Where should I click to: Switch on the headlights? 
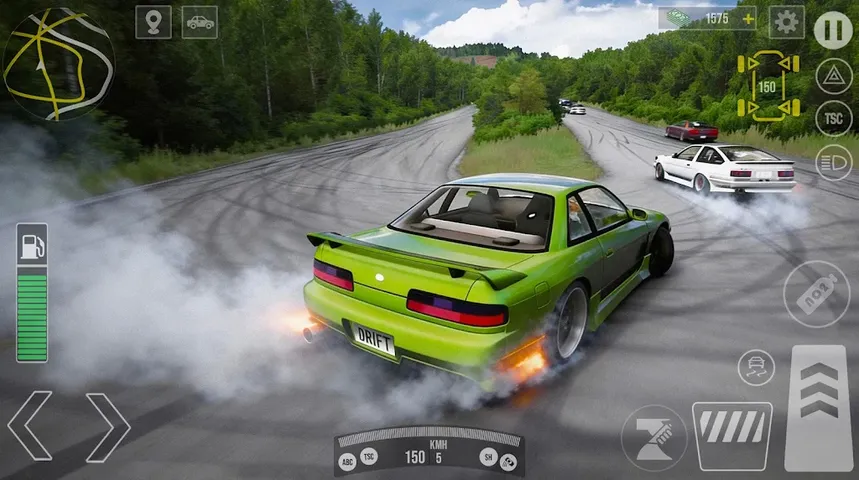click(x=834, y=162)
